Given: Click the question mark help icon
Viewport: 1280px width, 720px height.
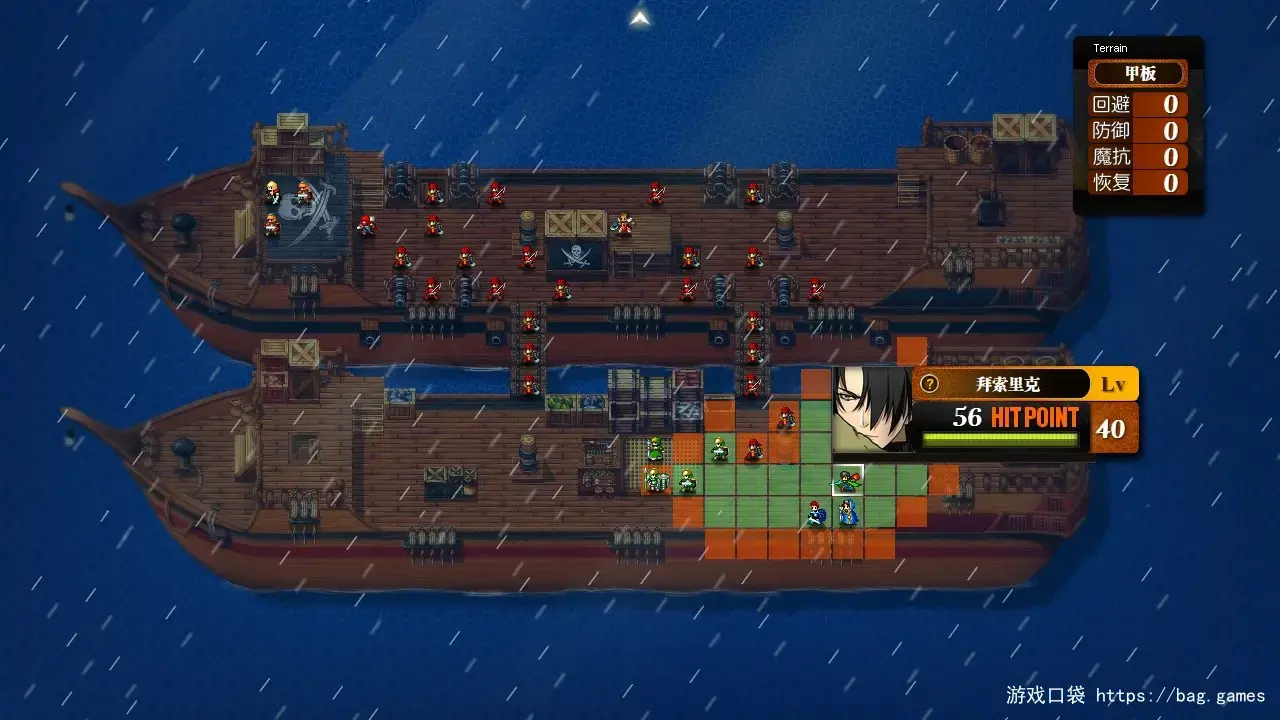Looking at the screenshot, I should [x=930, y=384].
